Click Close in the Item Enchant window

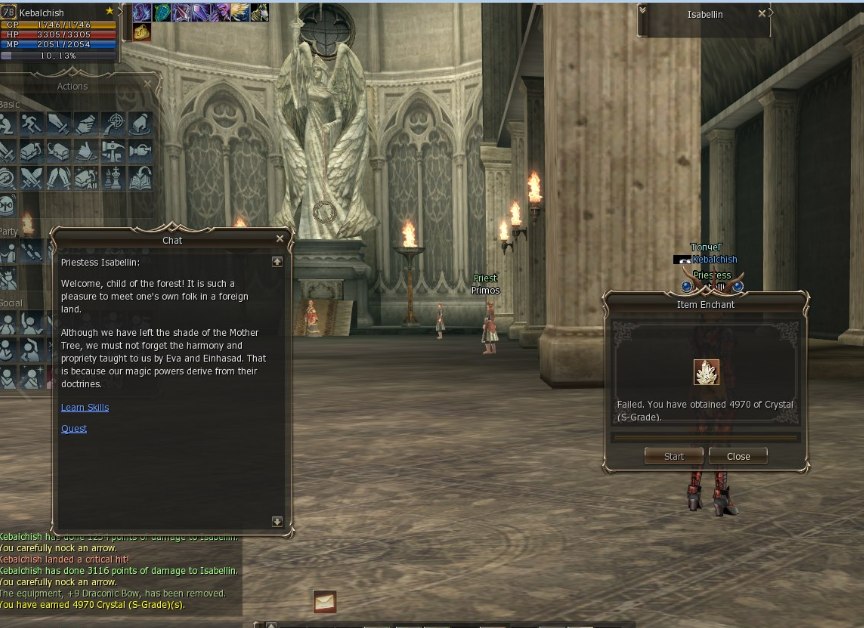click(x=738, y=456)
